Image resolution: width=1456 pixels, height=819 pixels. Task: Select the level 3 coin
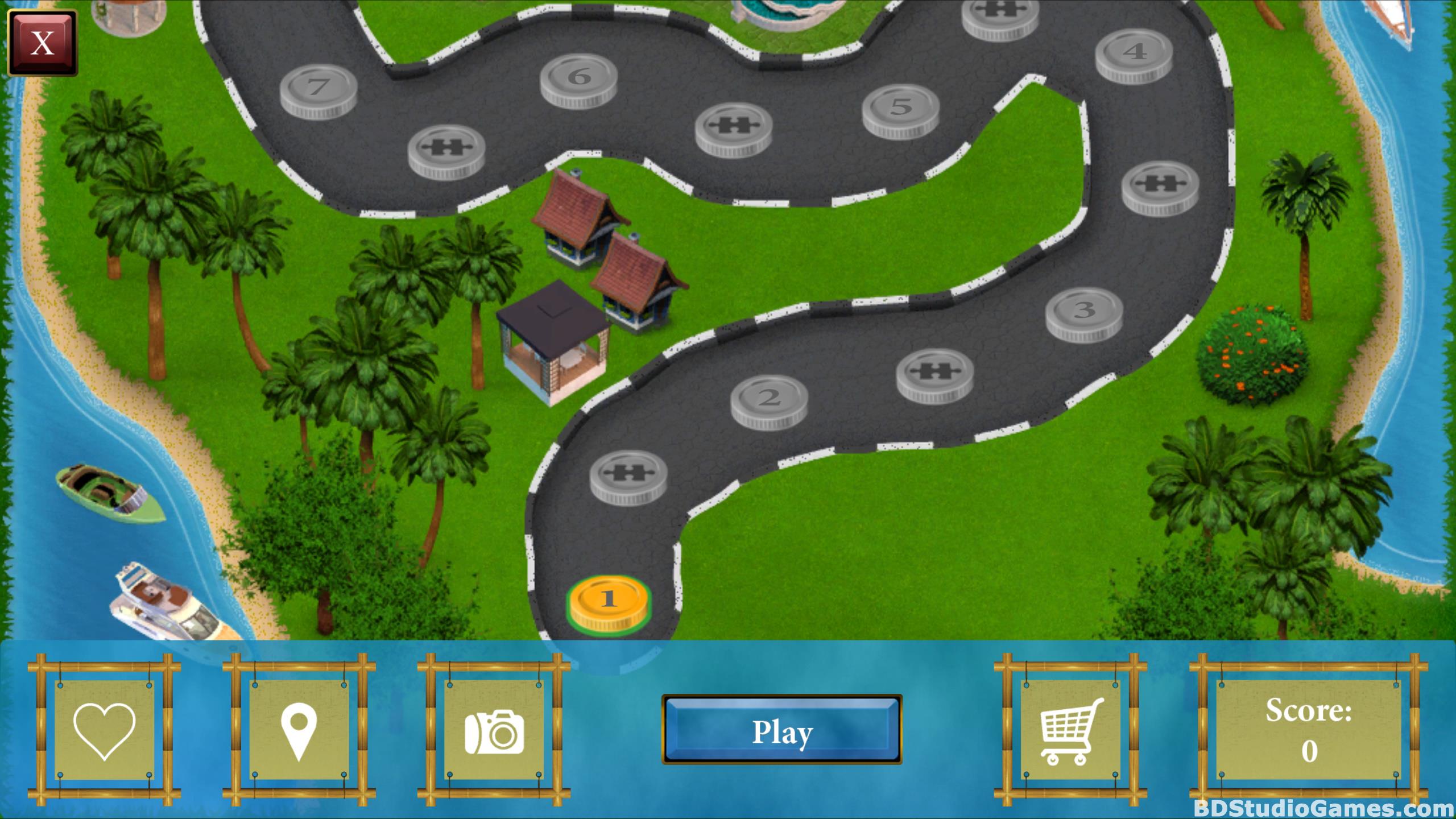click(1084, 312)
